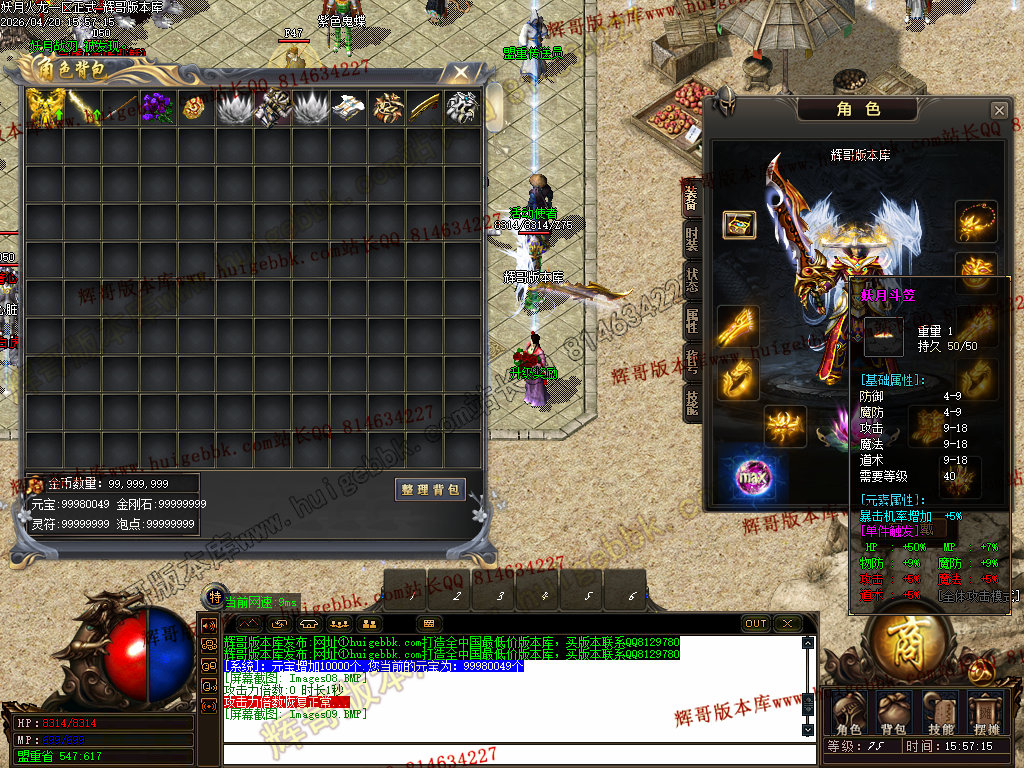Click the 整理背包 sort bag button

(x=431, y=490)
